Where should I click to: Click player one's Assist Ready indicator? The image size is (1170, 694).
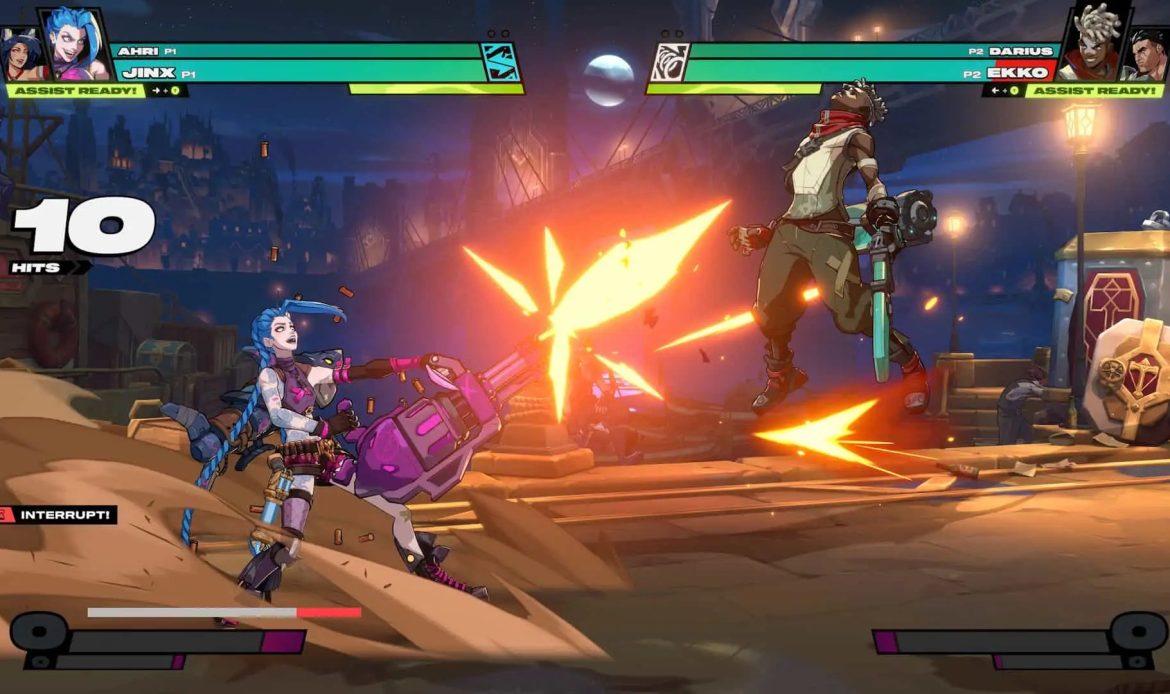(x=74, y=91)
